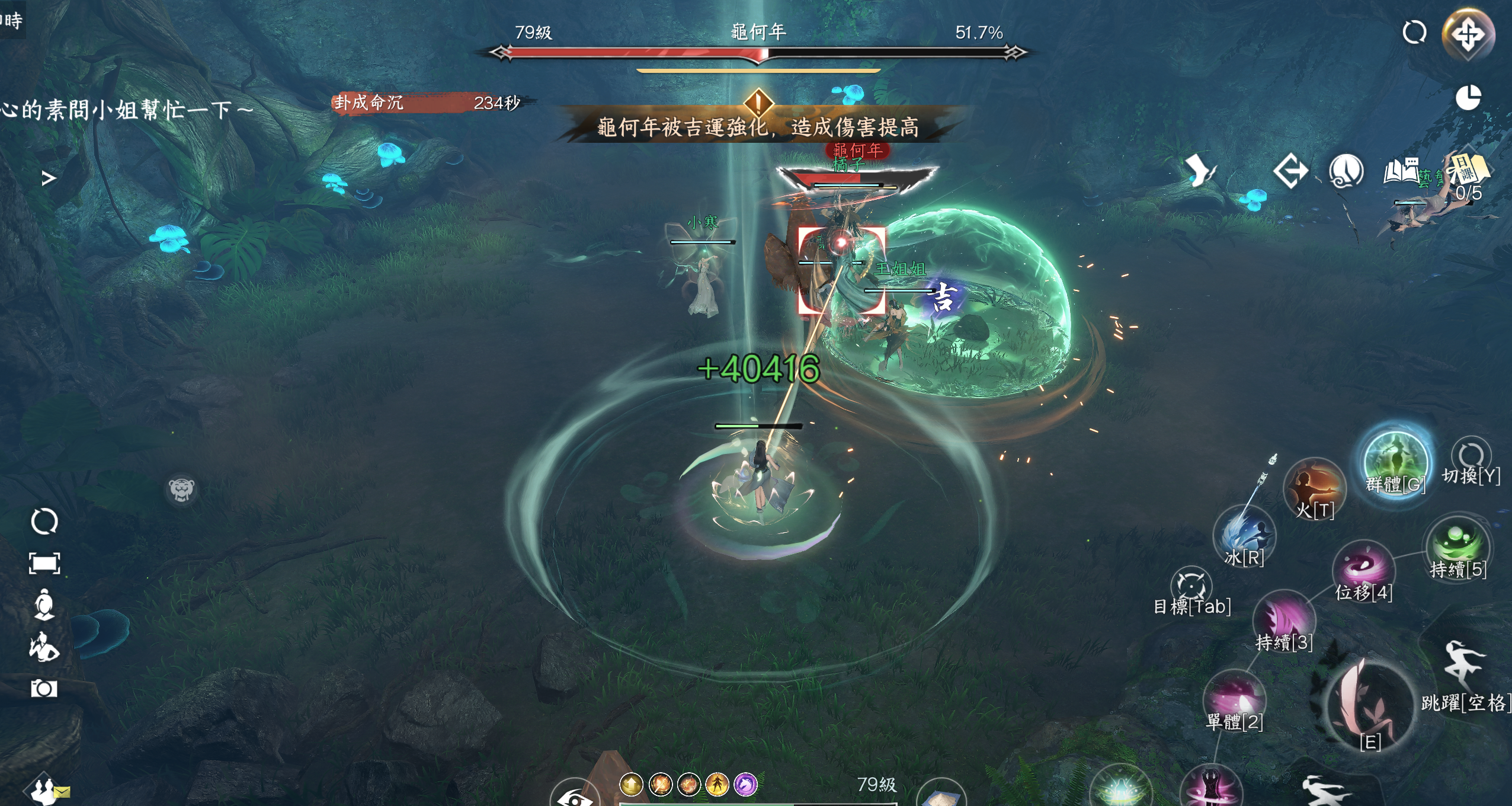This screenshot has width=1512, height=806.
Task: Cast the 單體[2] single-target skill
Action: pos(1235,698)
